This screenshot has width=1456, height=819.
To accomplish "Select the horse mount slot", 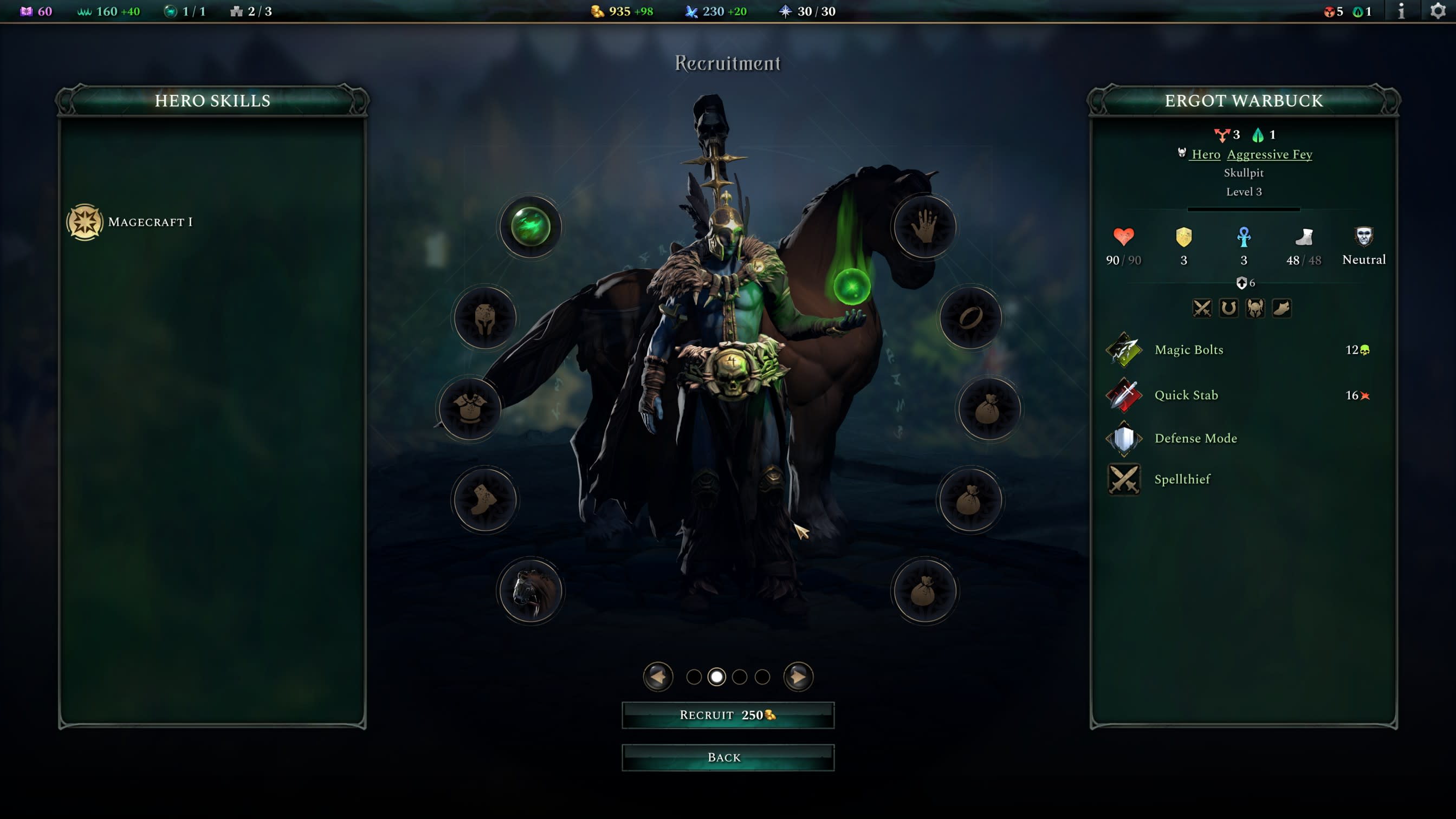I will (530, 591).
